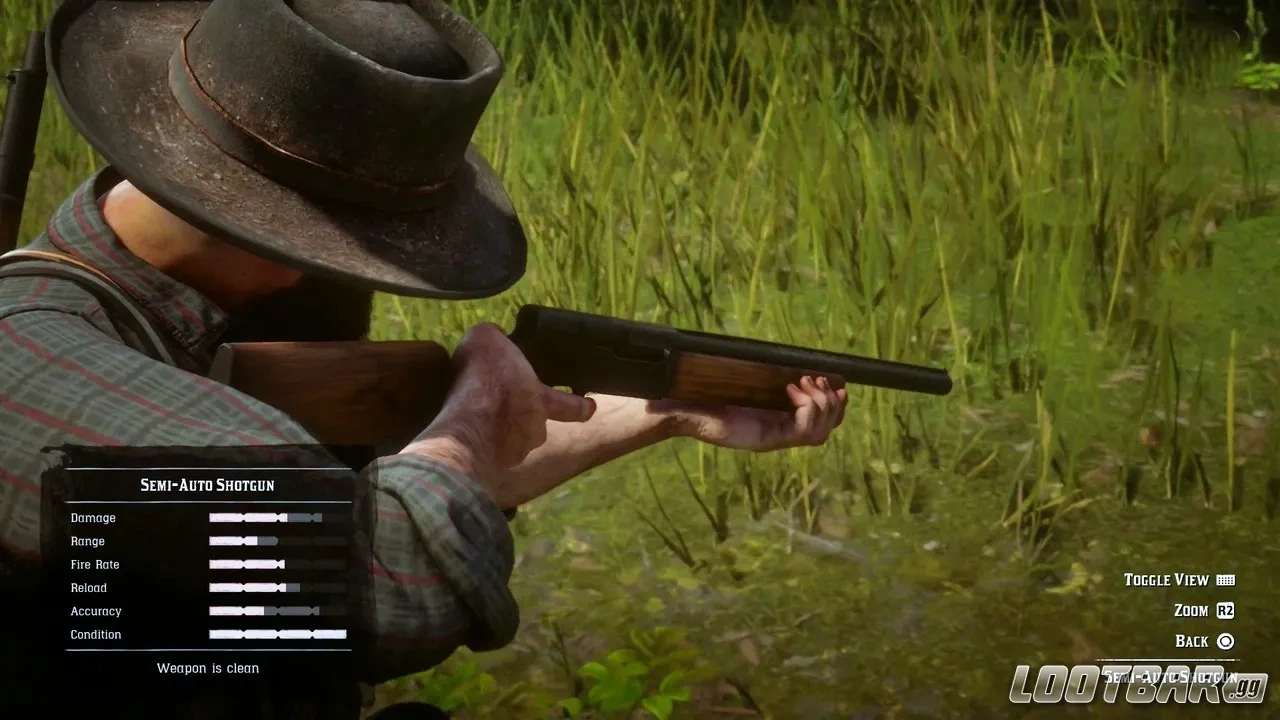Click the circle button icon beside Back
The image size is (1280, 720).
point(1228,641)
